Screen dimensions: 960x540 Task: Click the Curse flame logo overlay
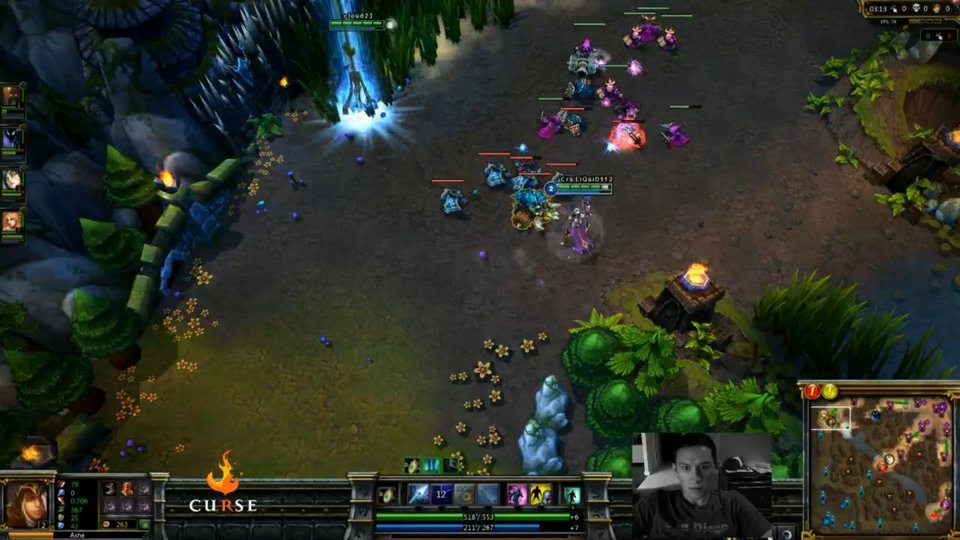pos(223,482)
